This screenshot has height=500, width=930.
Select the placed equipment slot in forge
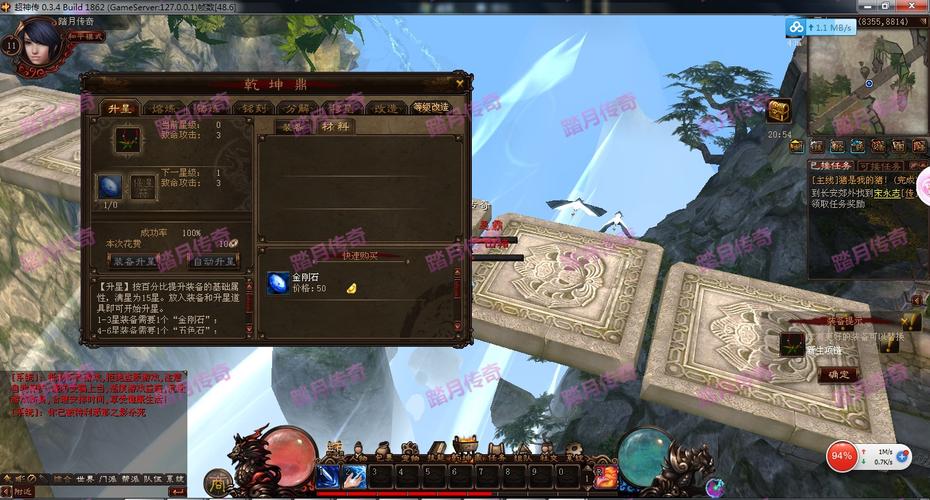128,137
